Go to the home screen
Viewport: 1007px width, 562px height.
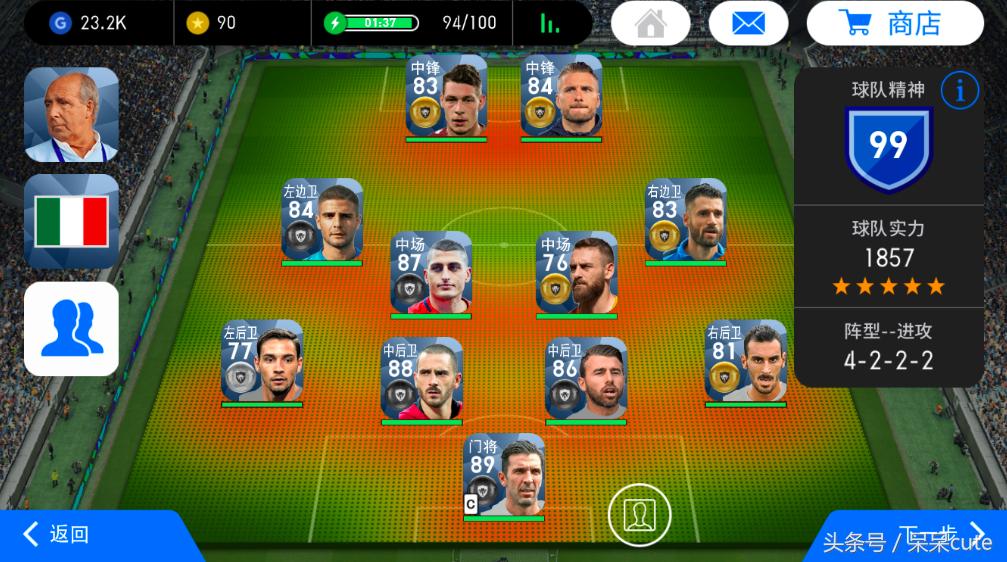point(650,23)
